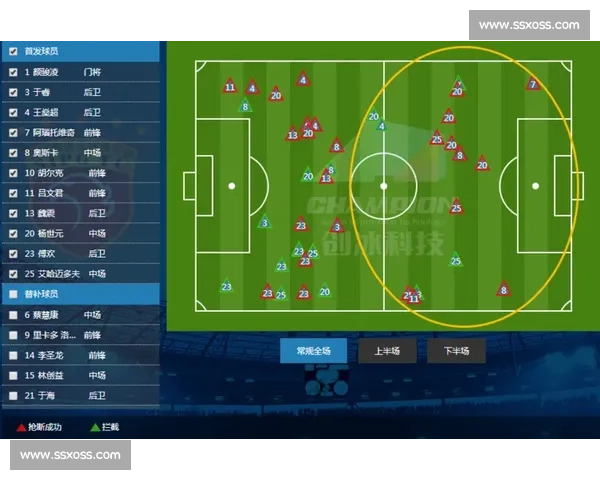This screenshot has height=480, width=600.
Task: Enable substitute 6 蔡慧康 checkbox
Action: point(12,315)
